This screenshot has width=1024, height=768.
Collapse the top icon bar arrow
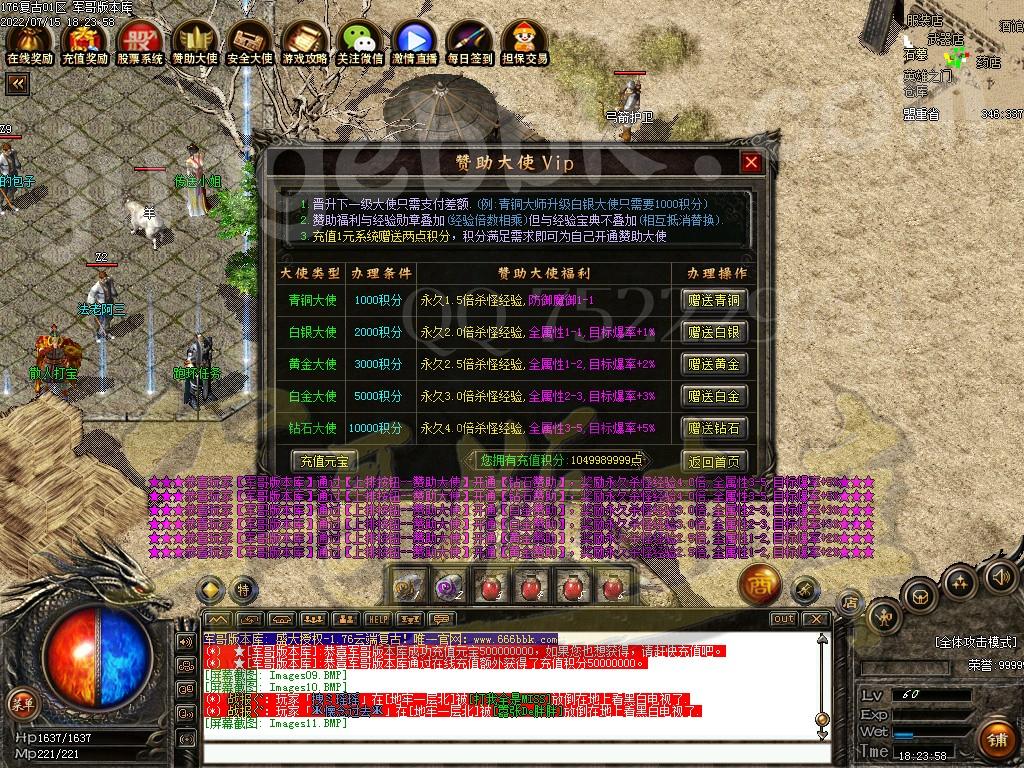[16, 84]
